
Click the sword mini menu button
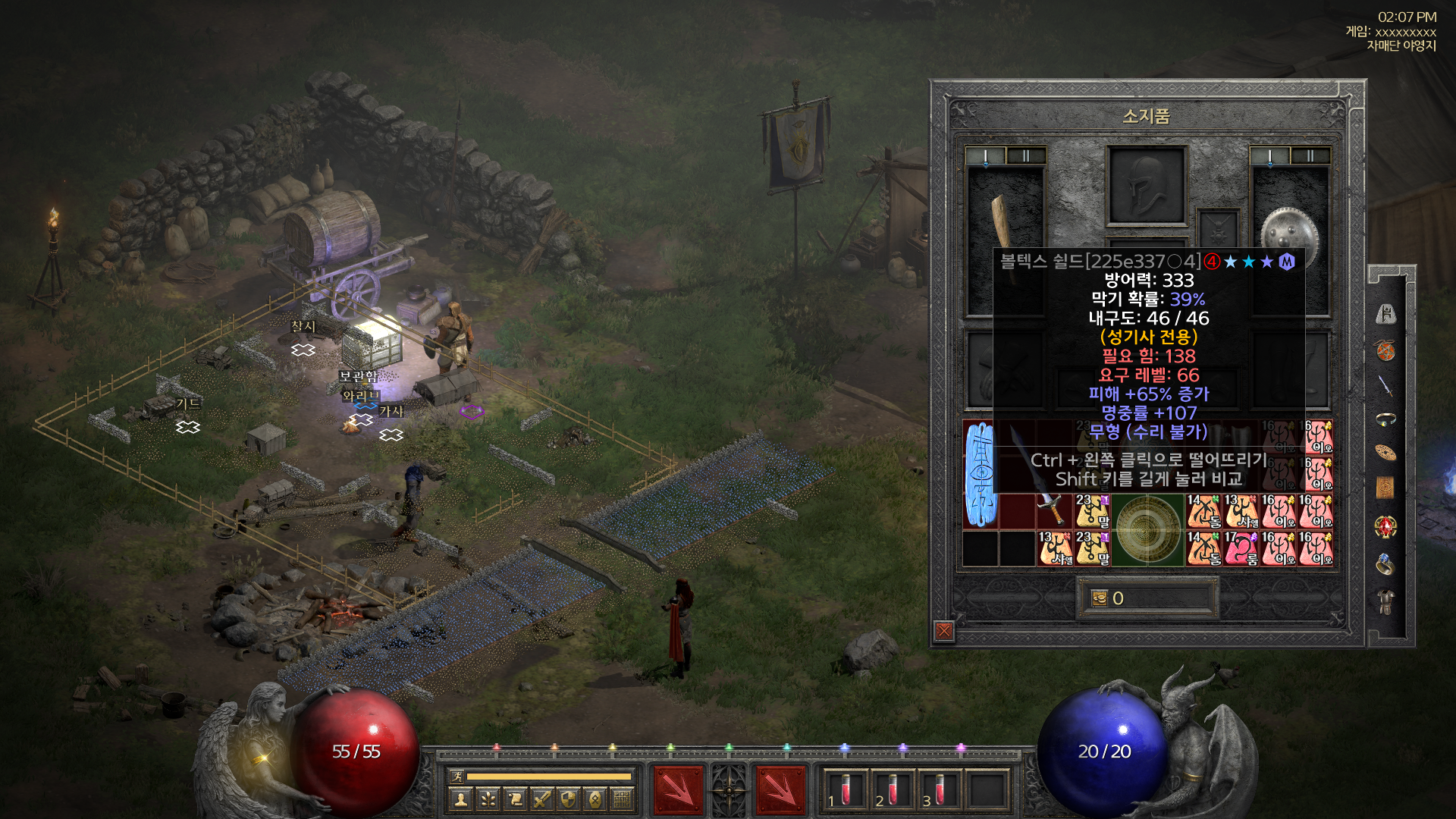coord(541,799)
